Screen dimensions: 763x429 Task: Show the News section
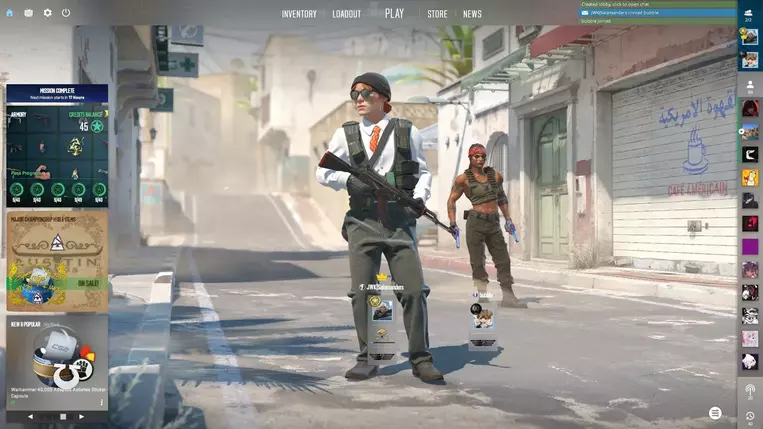[472, 14]
